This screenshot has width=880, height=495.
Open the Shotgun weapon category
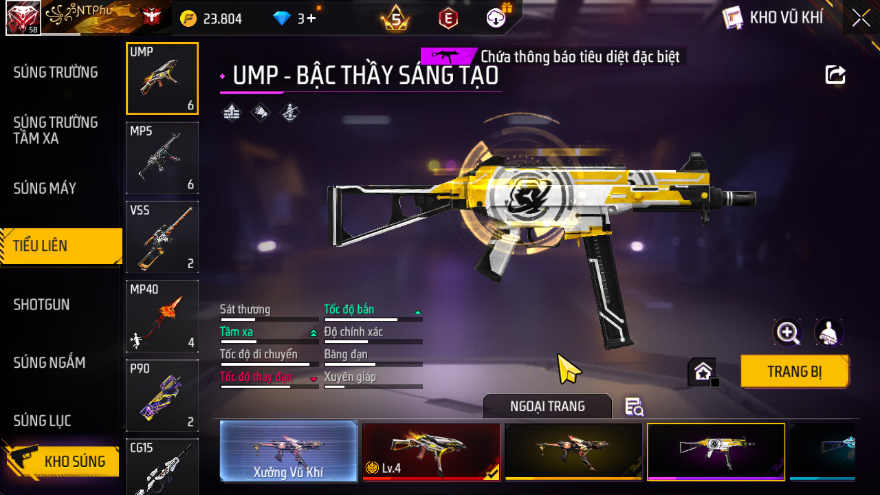42,304
